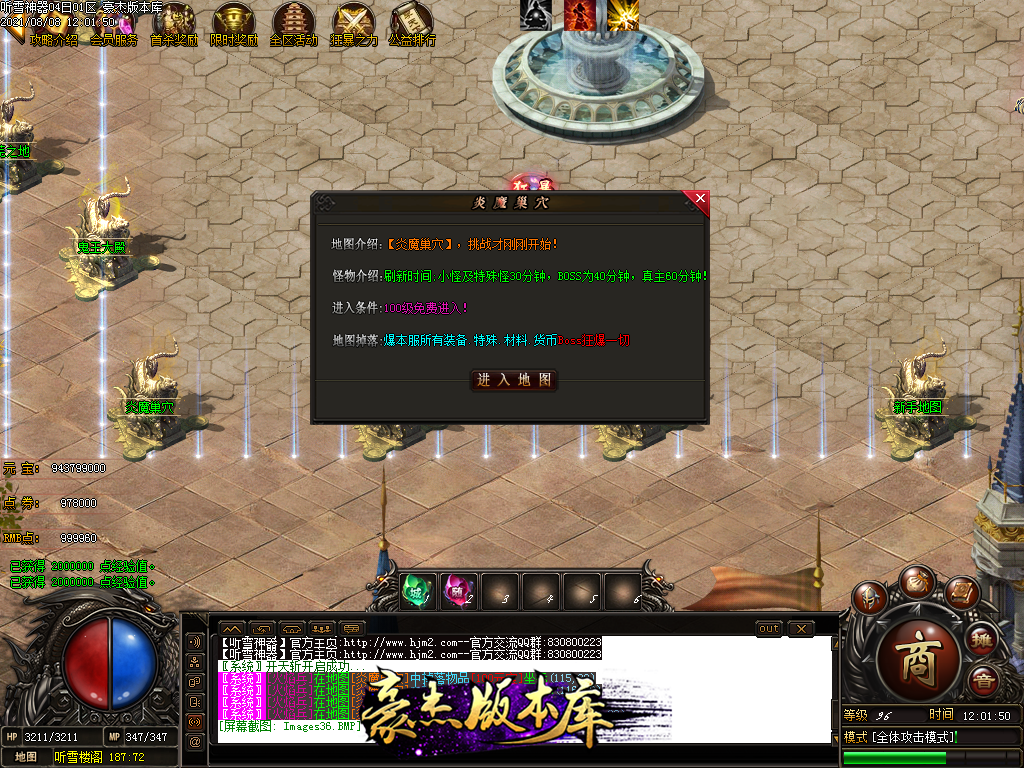Viewport: 1024px width, 768px height.
Task: Toggle the 音 sound button
Action: click(983, 683)
